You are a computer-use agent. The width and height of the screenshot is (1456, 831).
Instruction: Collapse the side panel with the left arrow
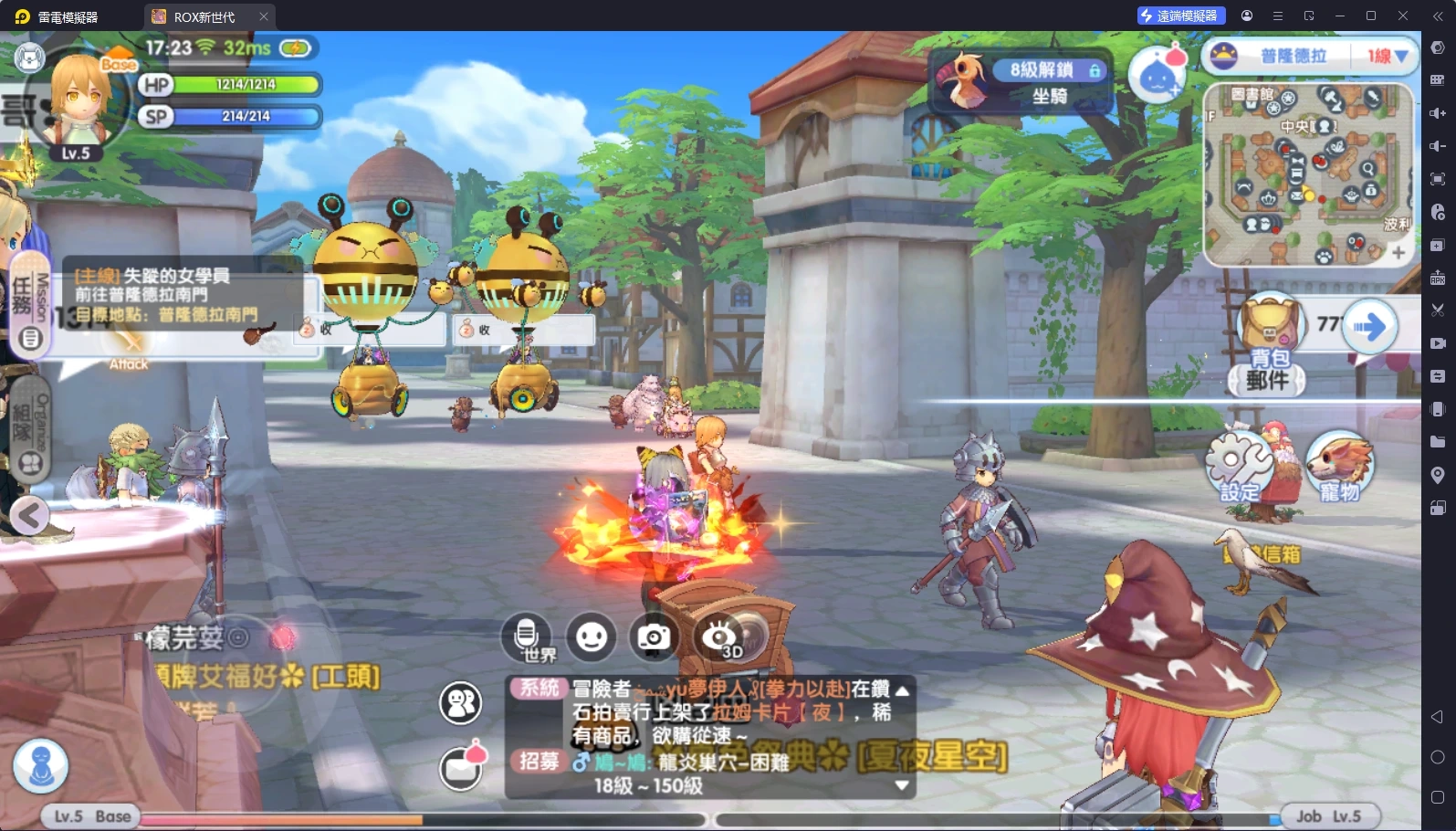tap(29, 516)
